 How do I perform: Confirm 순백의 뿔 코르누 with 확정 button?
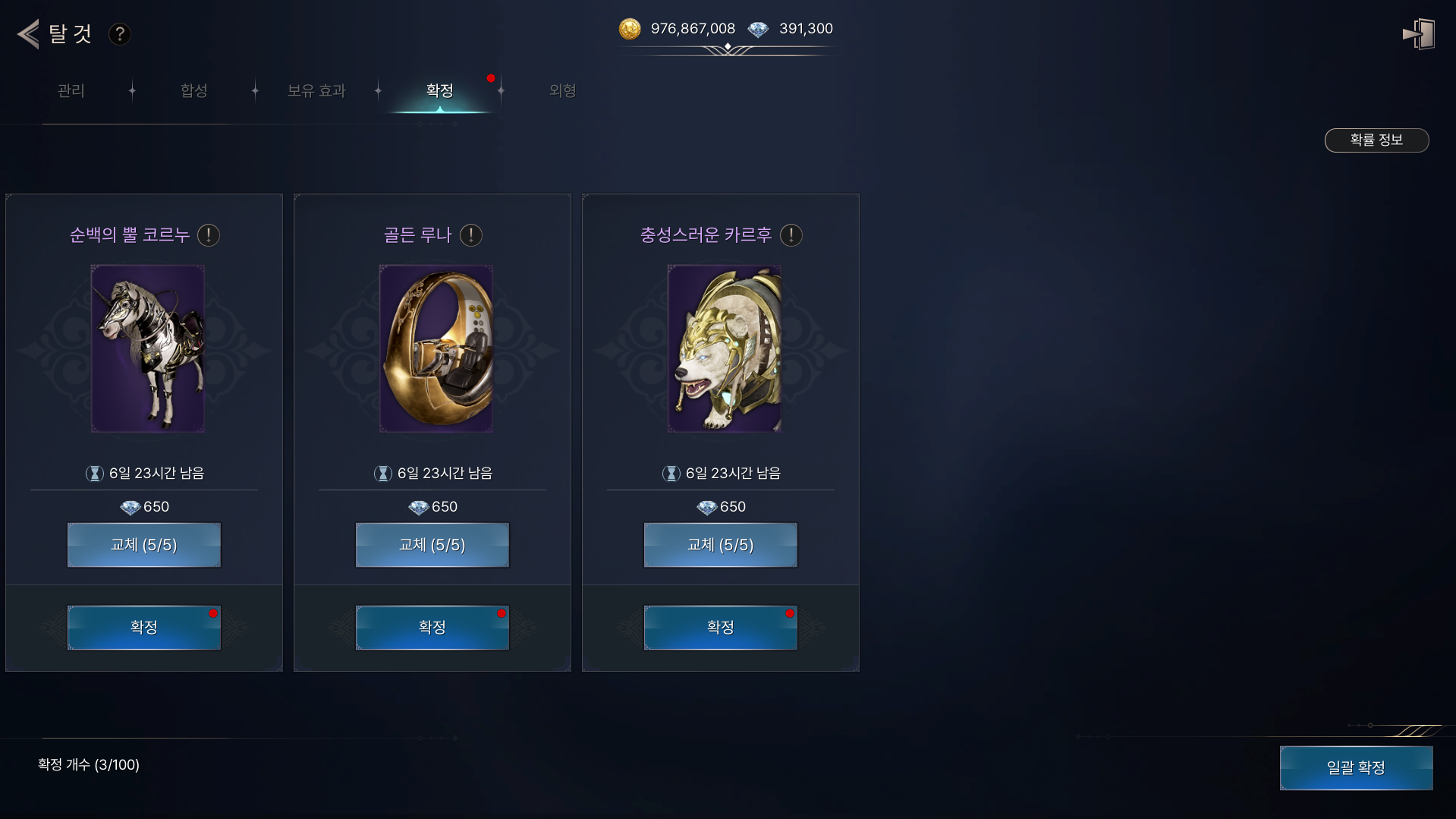144,628
